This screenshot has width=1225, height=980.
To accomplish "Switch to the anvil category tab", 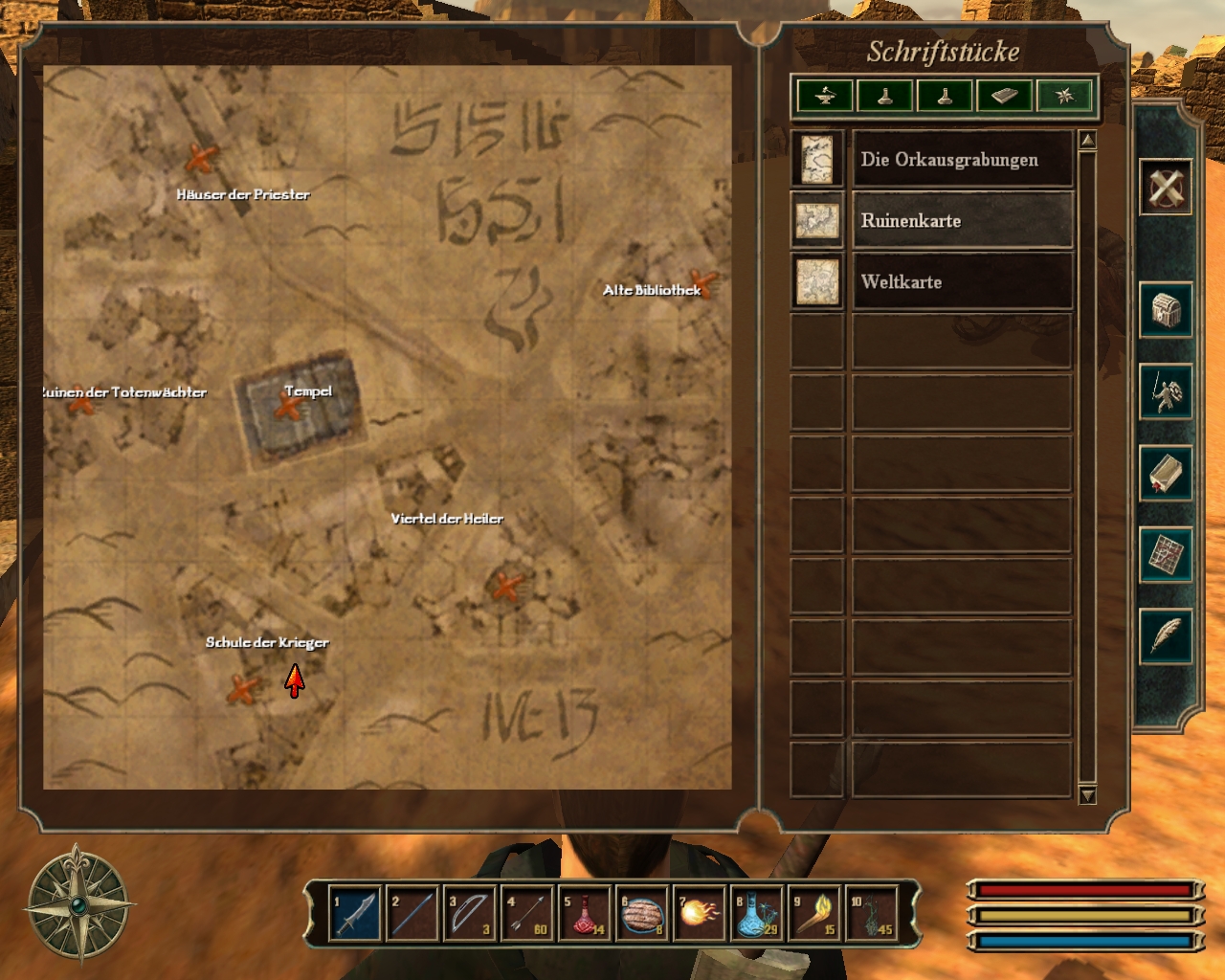I will [x=825, y=96].
